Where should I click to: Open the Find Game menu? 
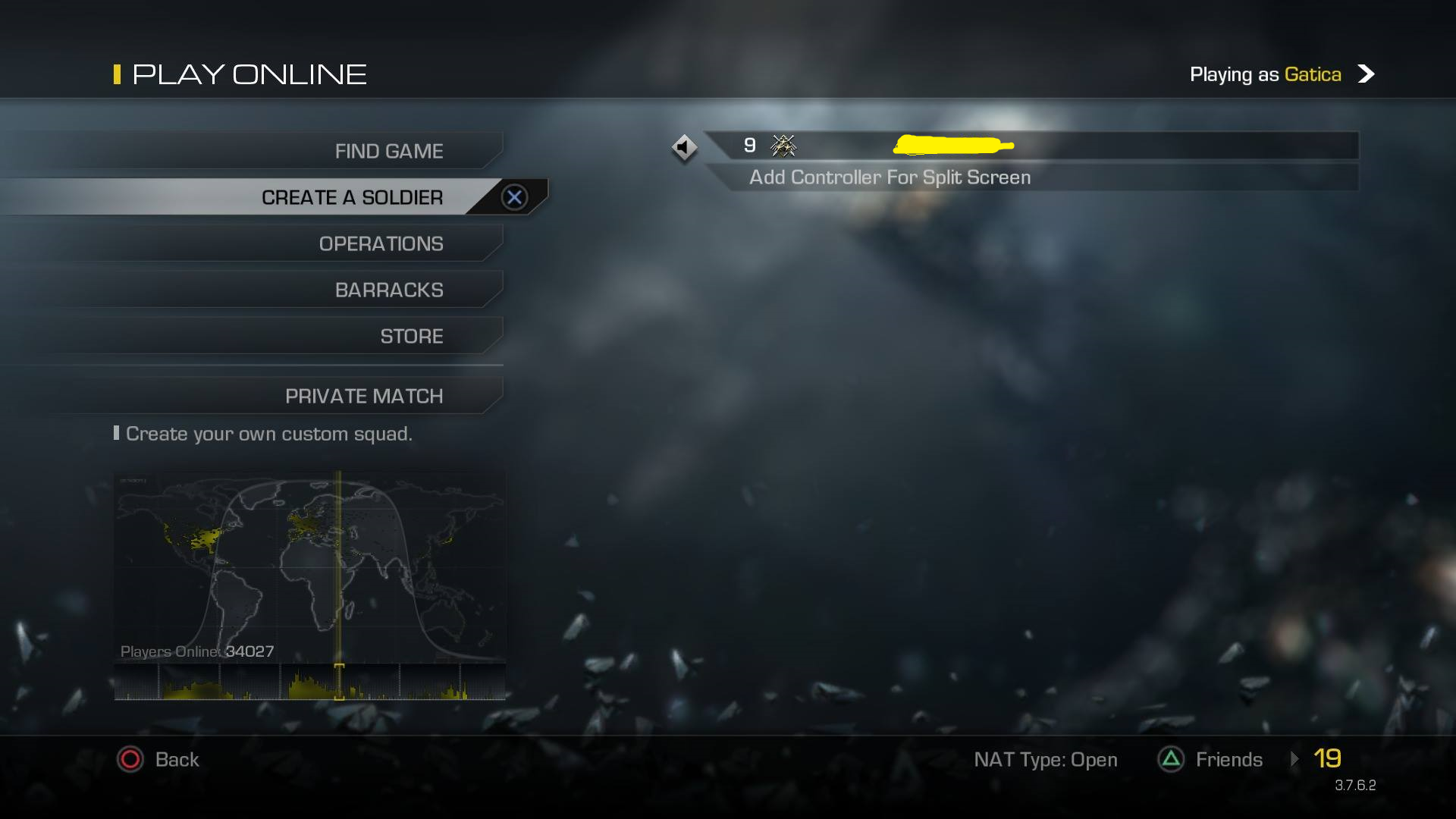coord(388,151)
